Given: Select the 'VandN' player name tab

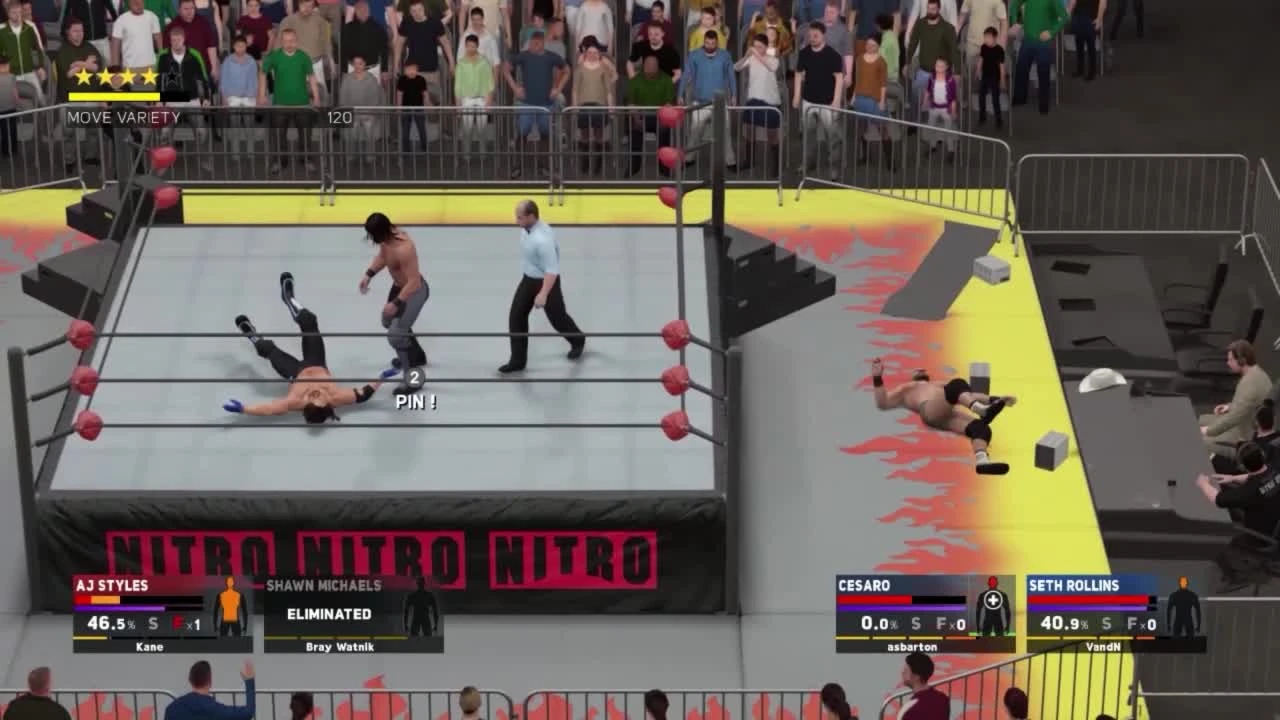Looking at the screenshot, I should pyautogui.click(x=1105, y=646).
